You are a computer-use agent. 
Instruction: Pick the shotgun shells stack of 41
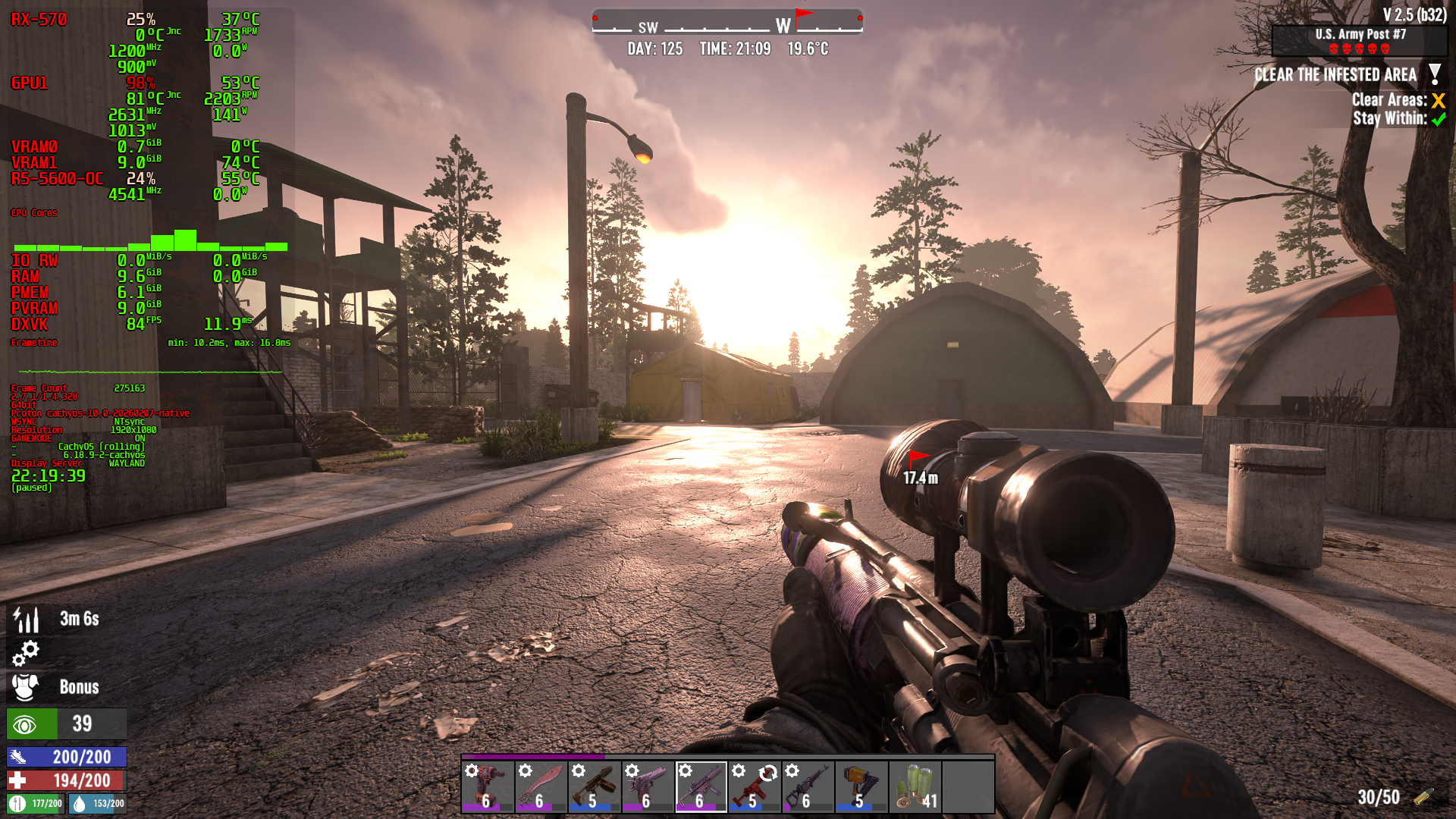click(915, 786)
